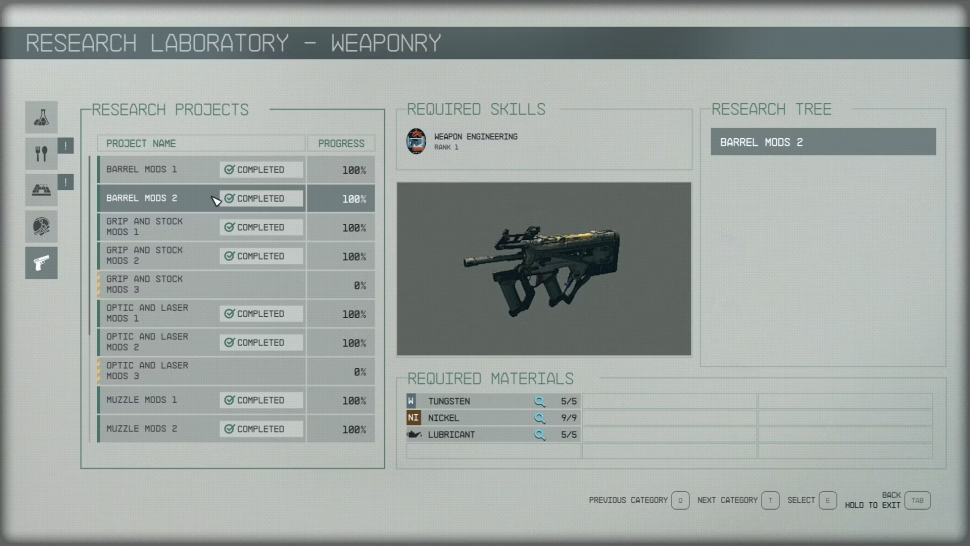Open the Optic and Laser Mods 3 project

pyautogui.click(x=236, y=371)
